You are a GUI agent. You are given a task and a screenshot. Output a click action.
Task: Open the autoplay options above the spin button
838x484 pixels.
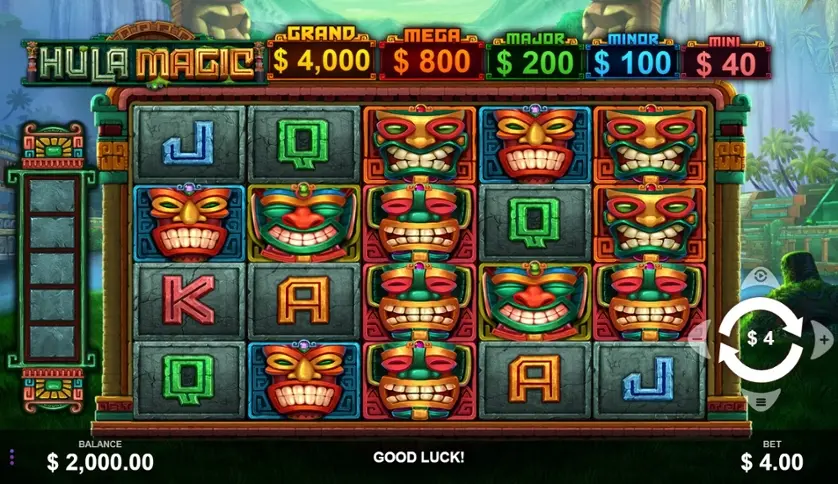pos(760,275)
